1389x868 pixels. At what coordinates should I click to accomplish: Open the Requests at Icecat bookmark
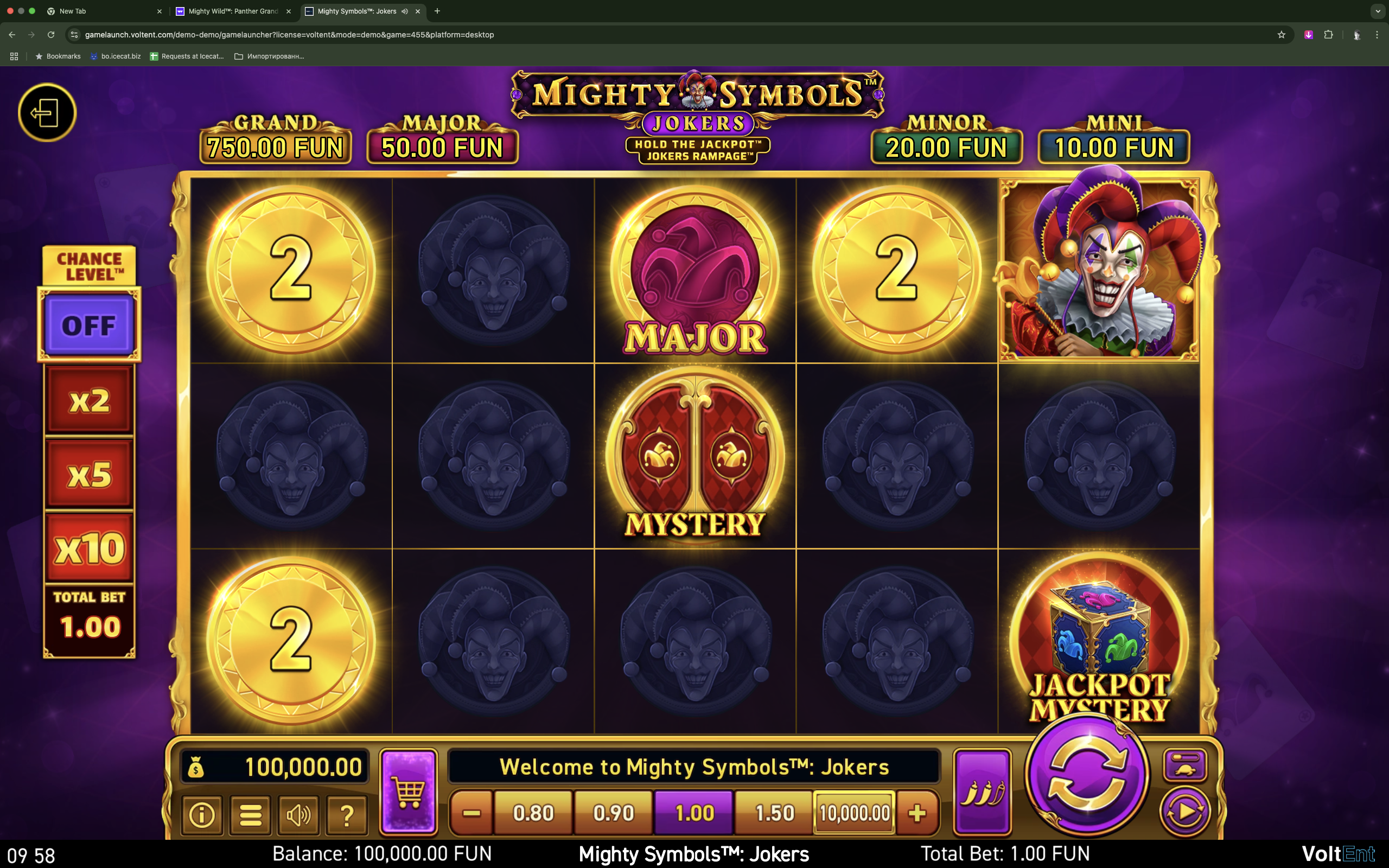[x=188, y=56]
